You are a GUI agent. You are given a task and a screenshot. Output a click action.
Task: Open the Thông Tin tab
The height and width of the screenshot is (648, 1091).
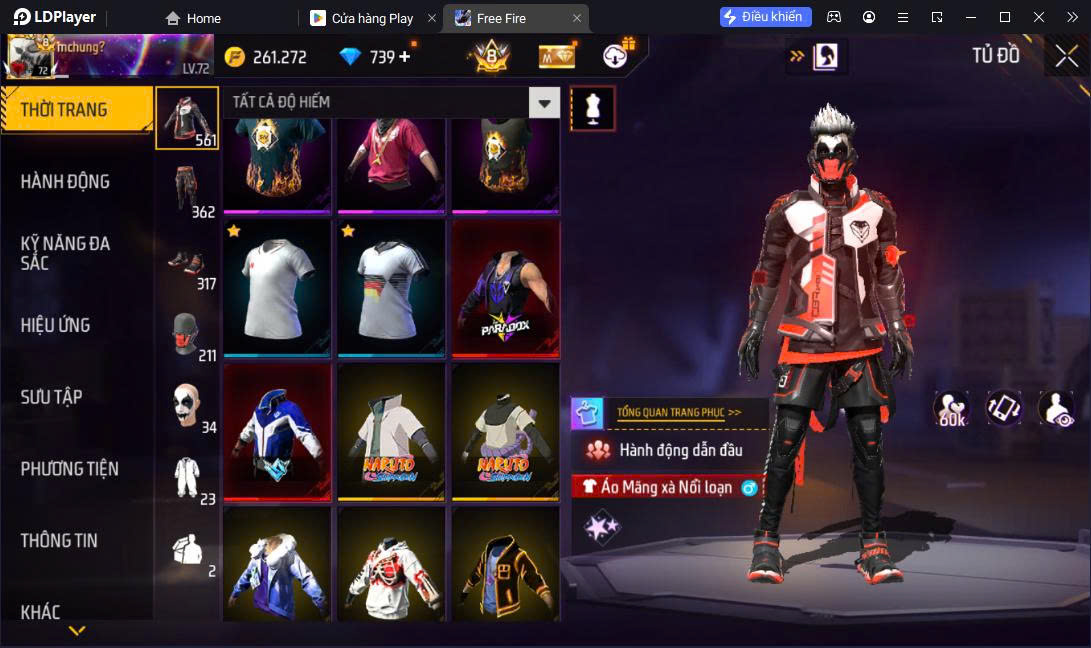[59, 541]
